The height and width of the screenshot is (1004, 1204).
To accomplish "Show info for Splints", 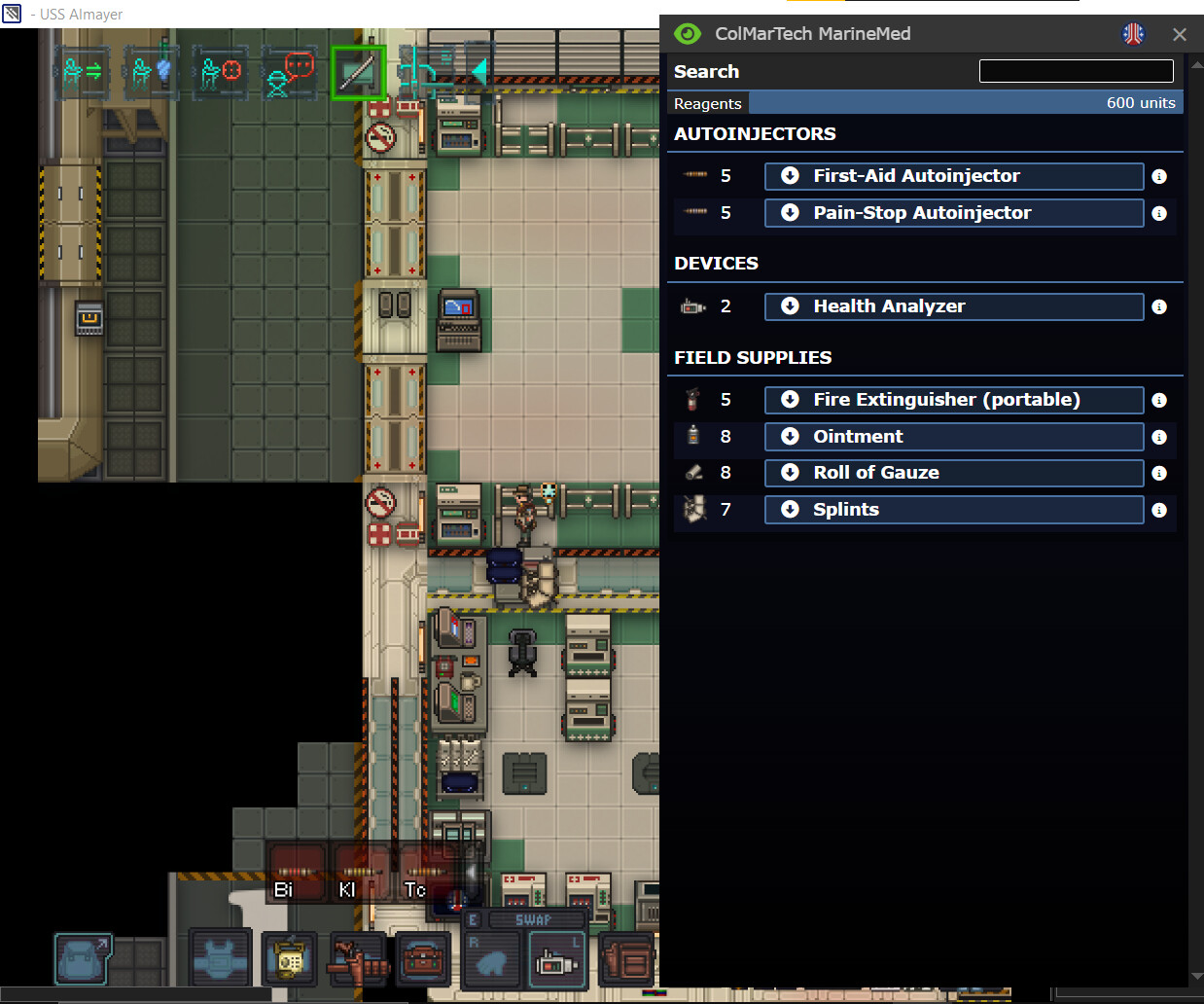I will point(1159,510).
